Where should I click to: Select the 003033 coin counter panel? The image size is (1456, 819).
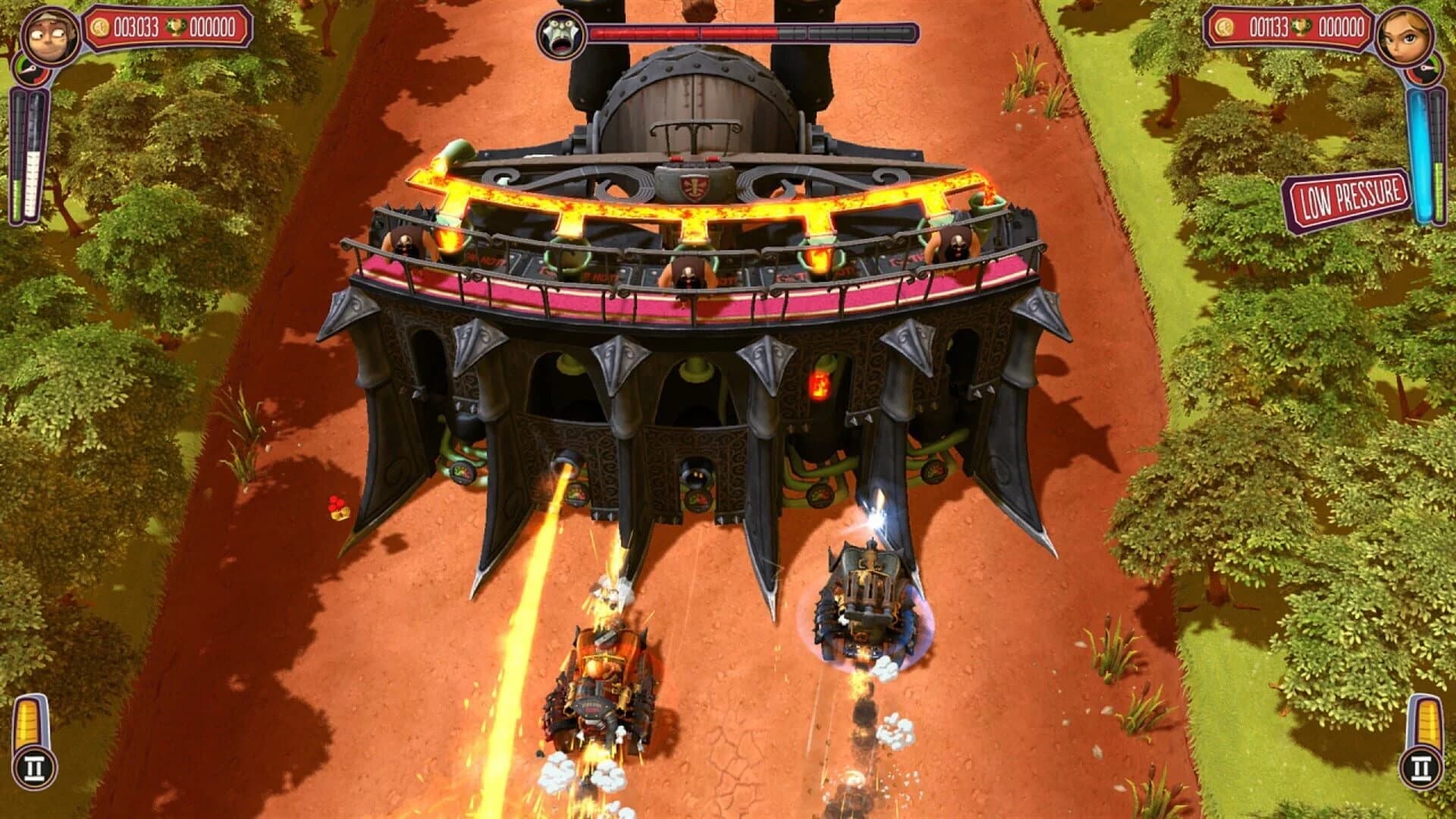pyautogui.click(x=135, y=27)
